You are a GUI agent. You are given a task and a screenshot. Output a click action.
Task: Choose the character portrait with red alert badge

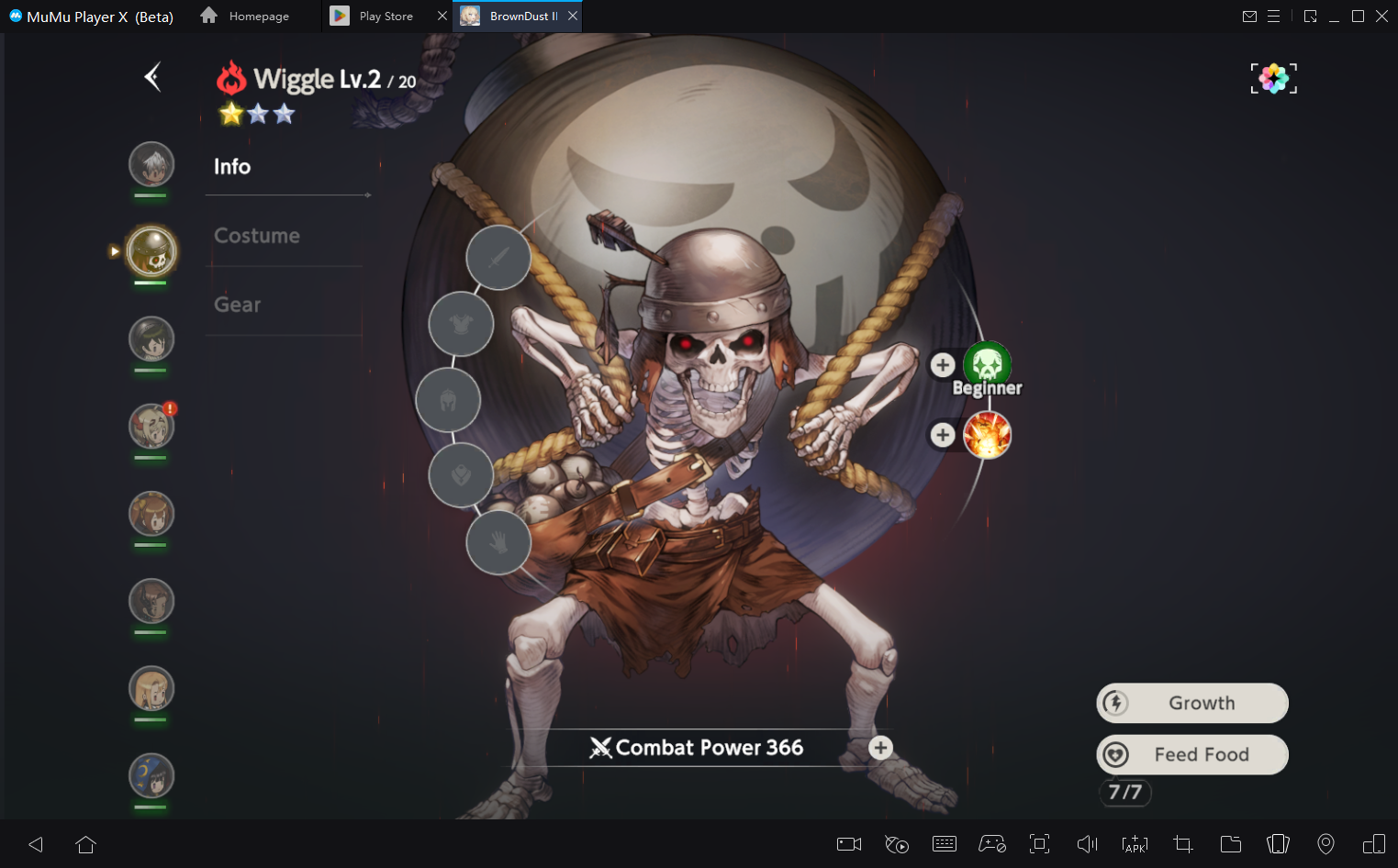151,427
